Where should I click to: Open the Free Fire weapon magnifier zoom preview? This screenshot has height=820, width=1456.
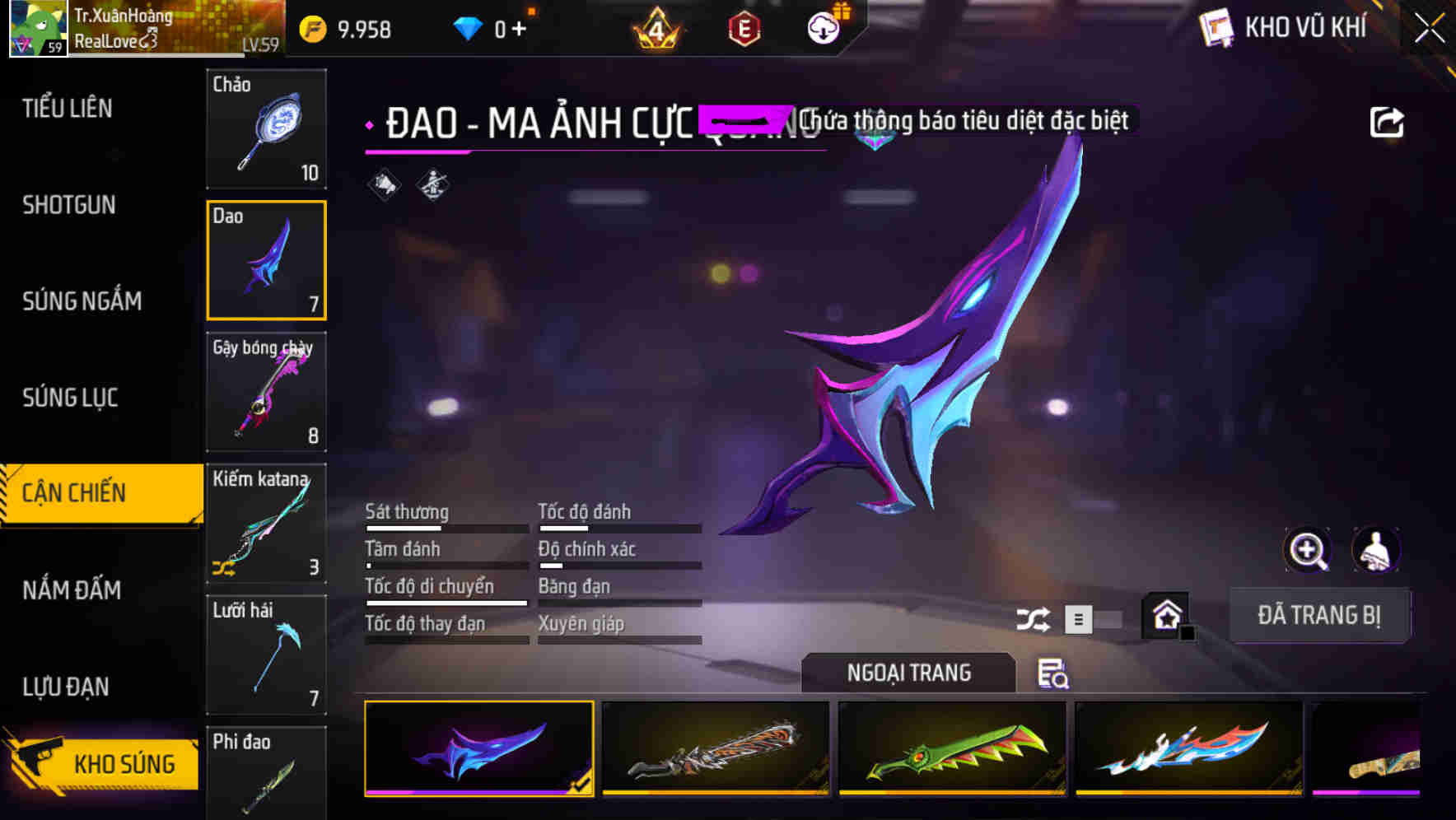[x=1309, y=550]
